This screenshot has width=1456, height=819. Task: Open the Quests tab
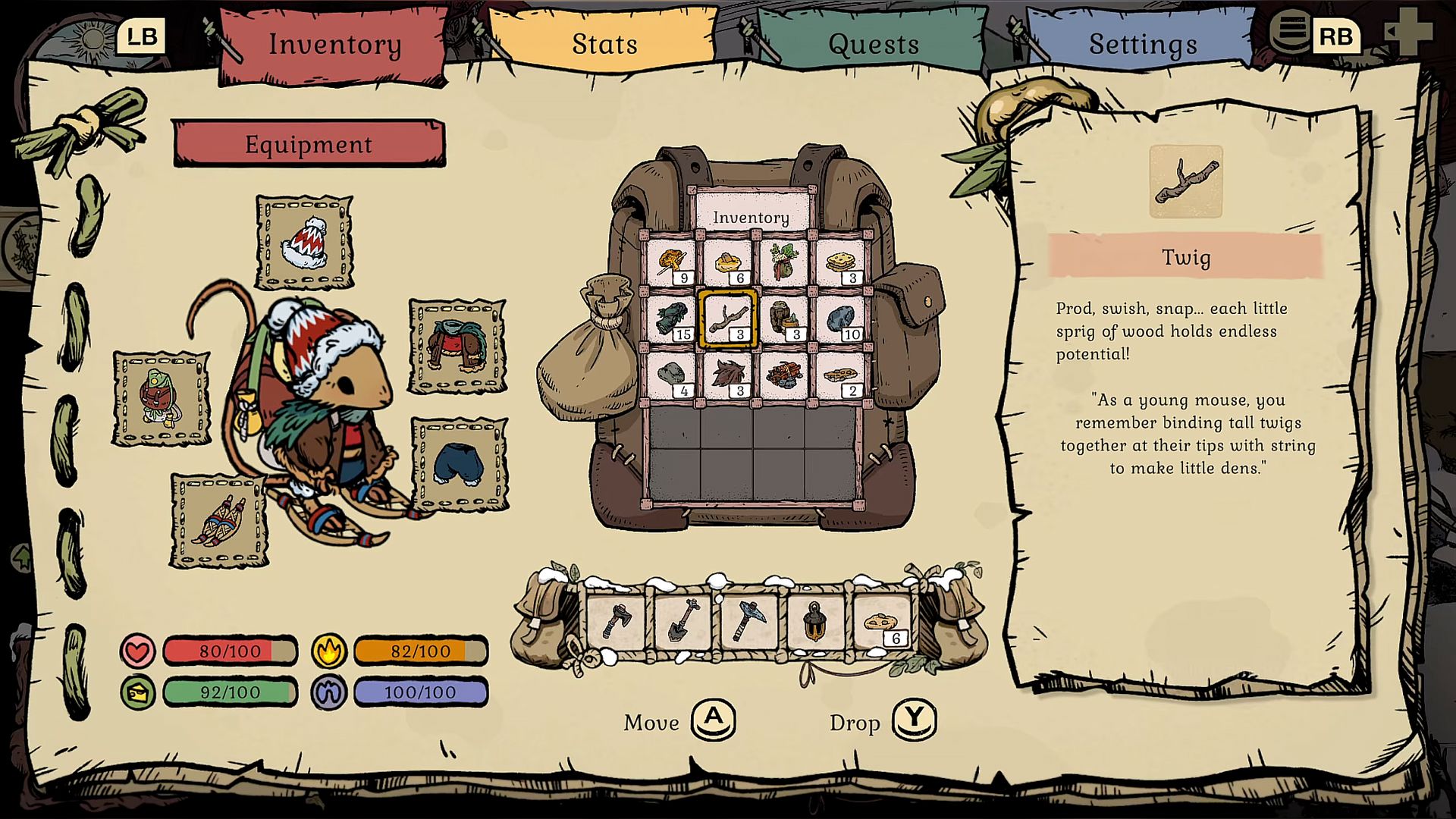click(873, 44)
